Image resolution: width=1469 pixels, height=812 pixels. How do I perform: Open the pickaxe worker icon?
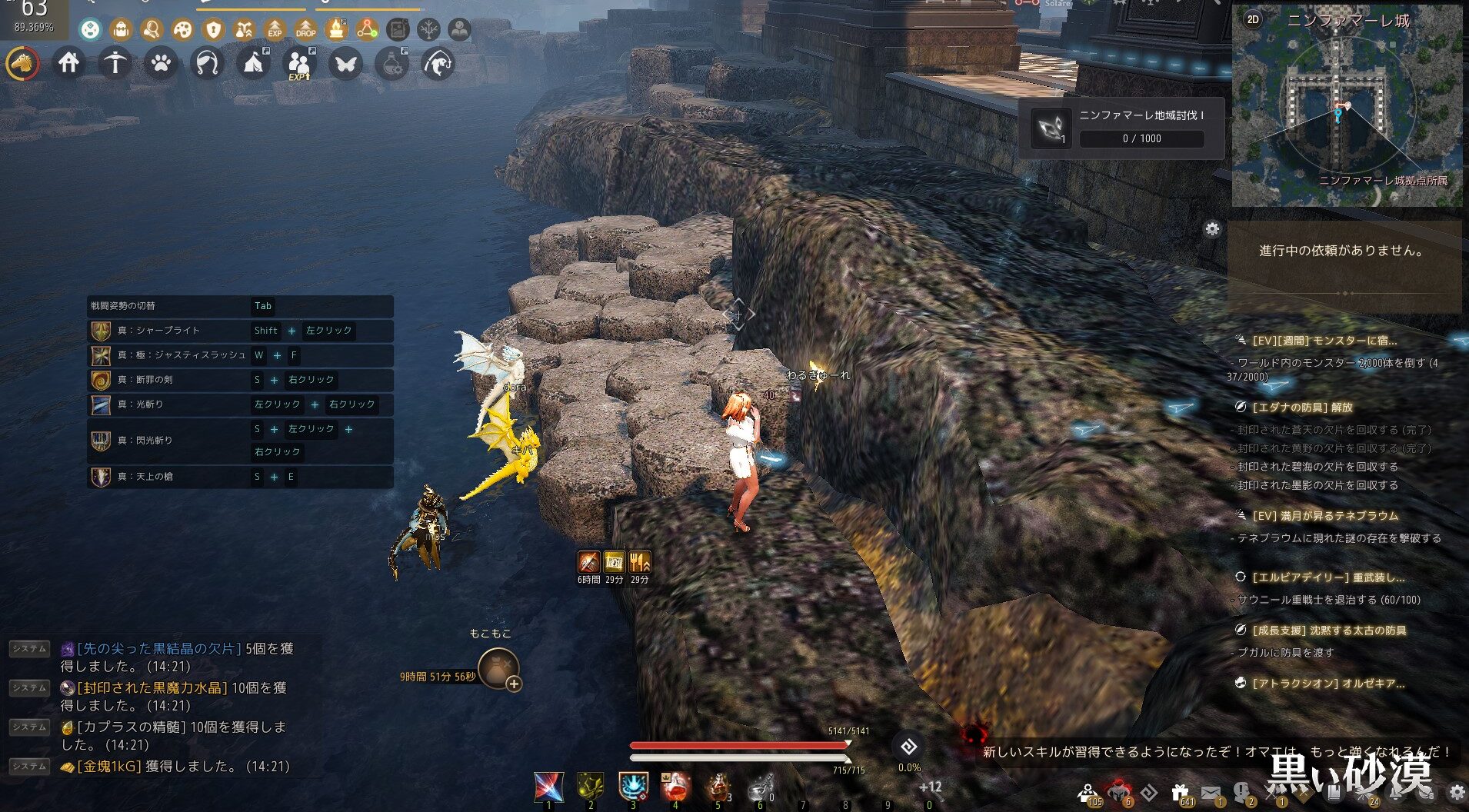click(115, 63)
